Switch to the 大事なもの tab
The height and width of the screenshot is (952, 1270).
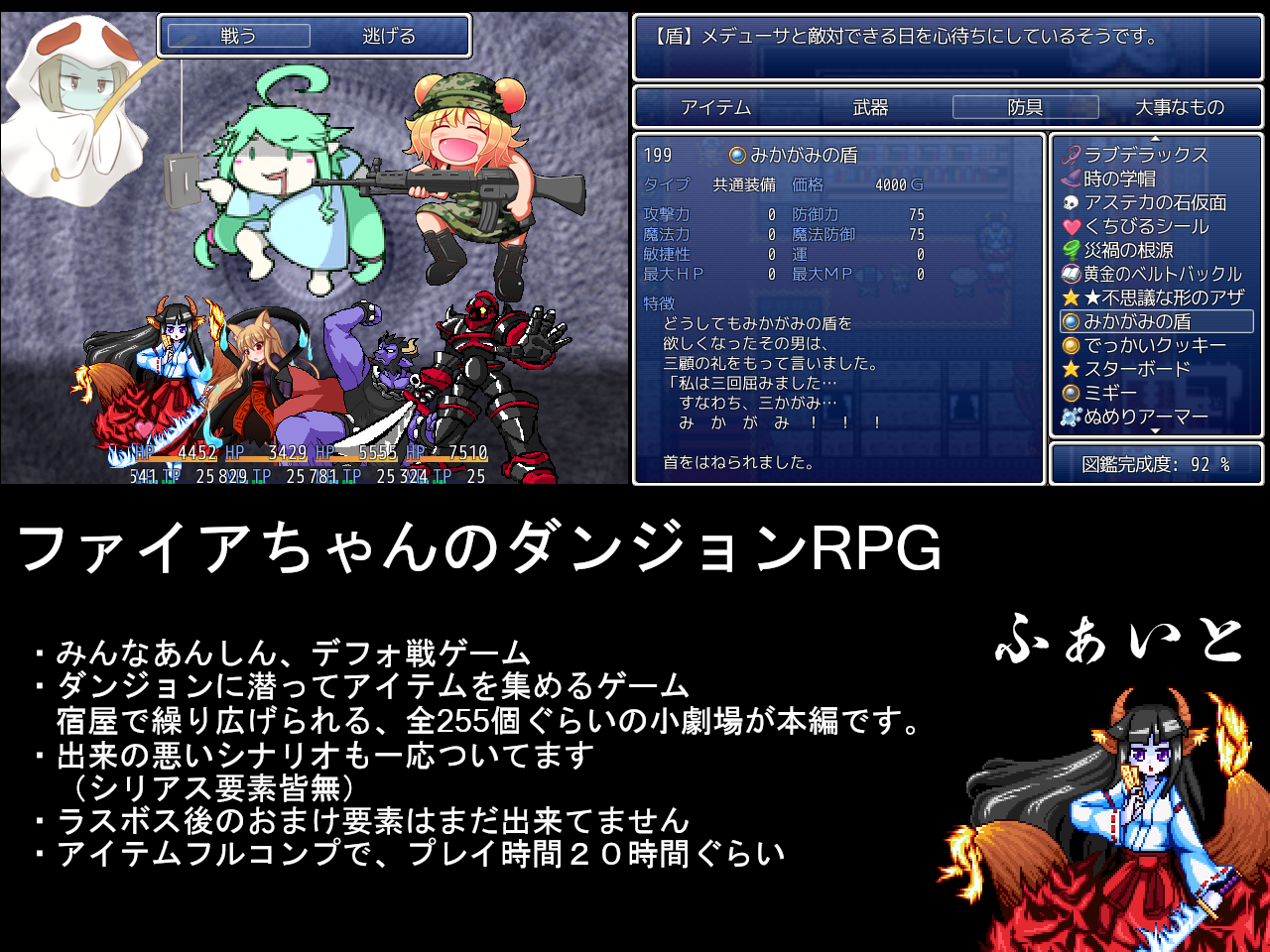[1180, 107]
